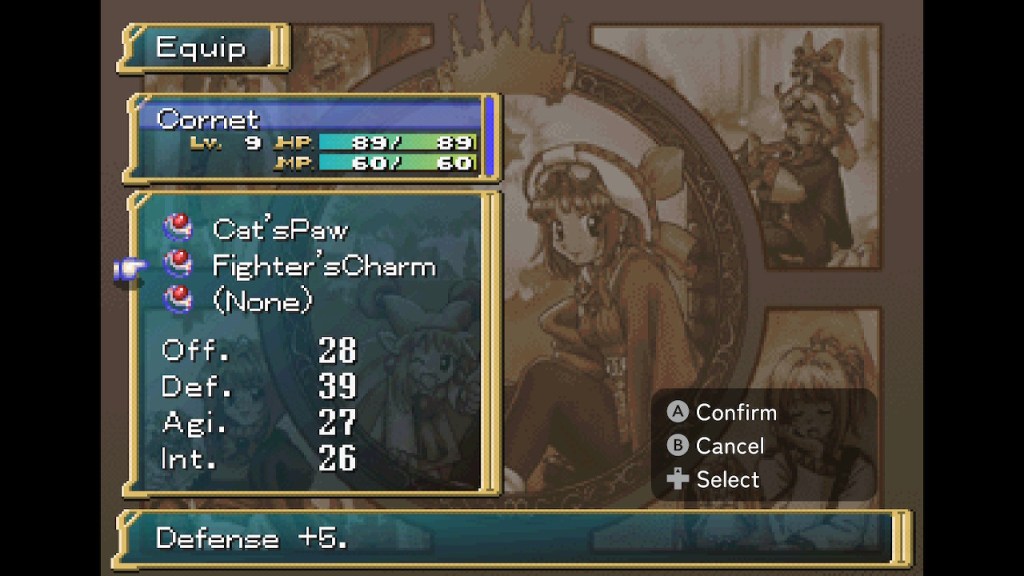Pick the empty (None) equipment slot
The height and width of the screenshot is (576, 1024).
(x=262, y=300)
